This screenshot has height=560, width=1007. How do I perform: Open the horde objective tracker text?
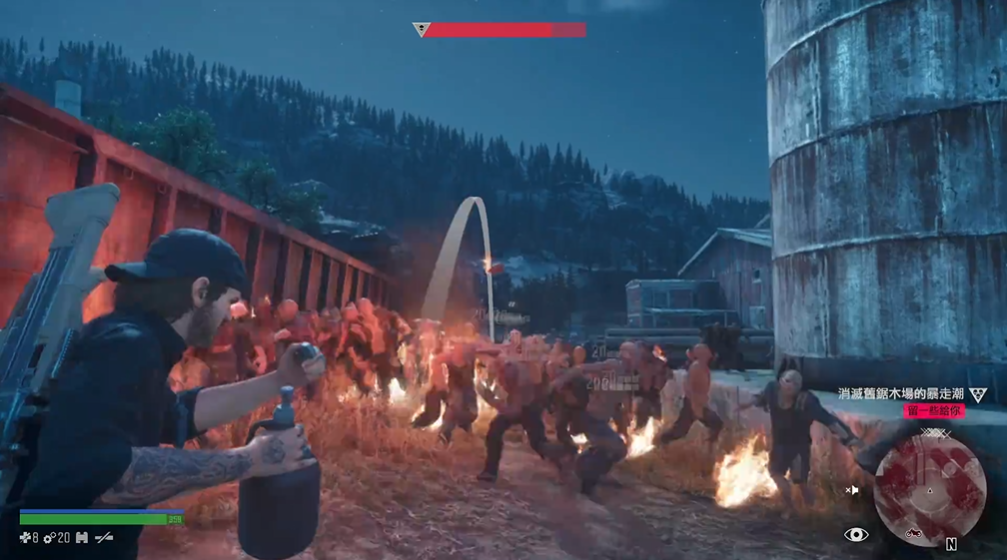(902, 395)
